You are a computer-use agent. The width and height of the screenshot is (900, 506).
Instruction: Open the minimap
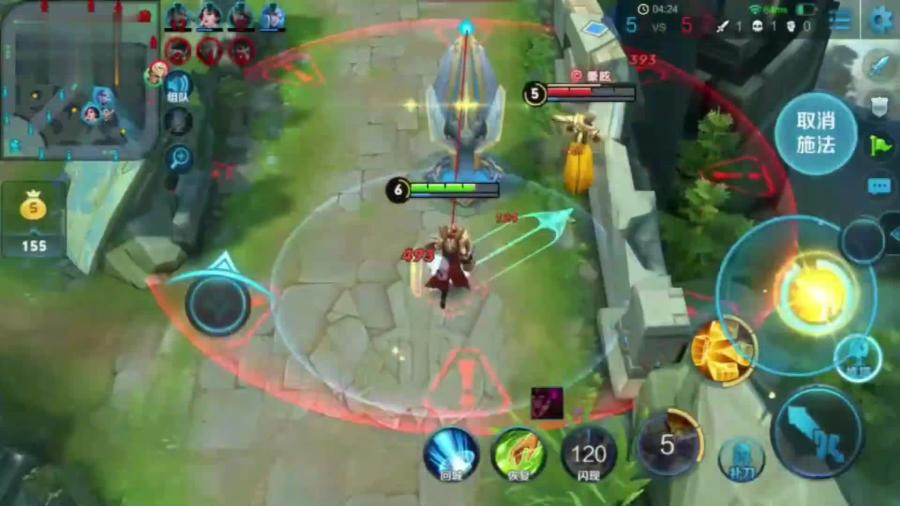point(80,80)
